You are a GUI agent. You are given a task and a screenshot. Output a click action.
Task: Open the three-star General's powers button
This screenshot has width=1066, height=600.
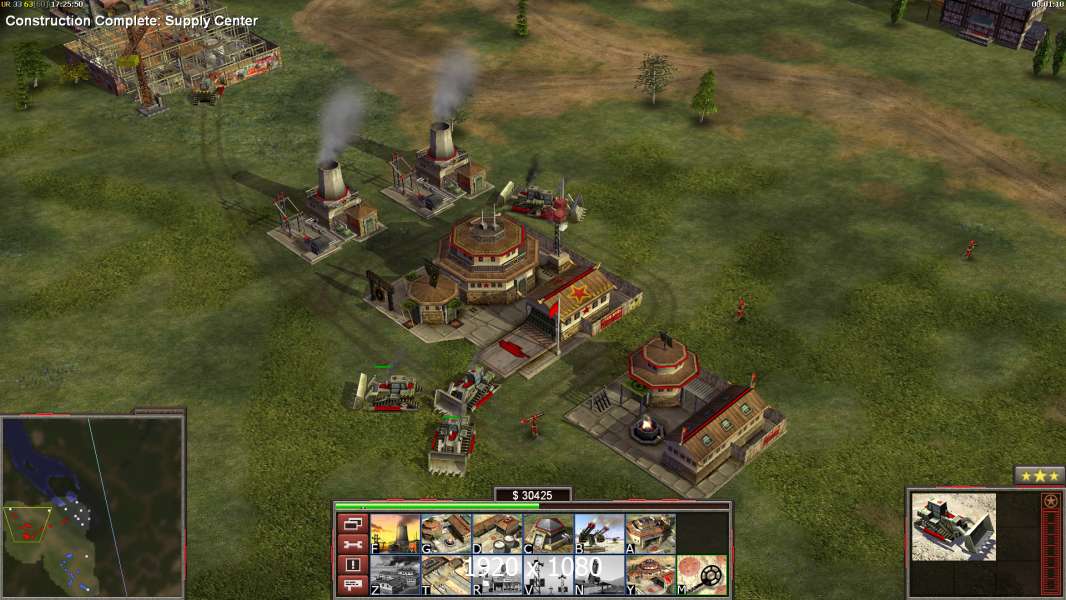1039,476
